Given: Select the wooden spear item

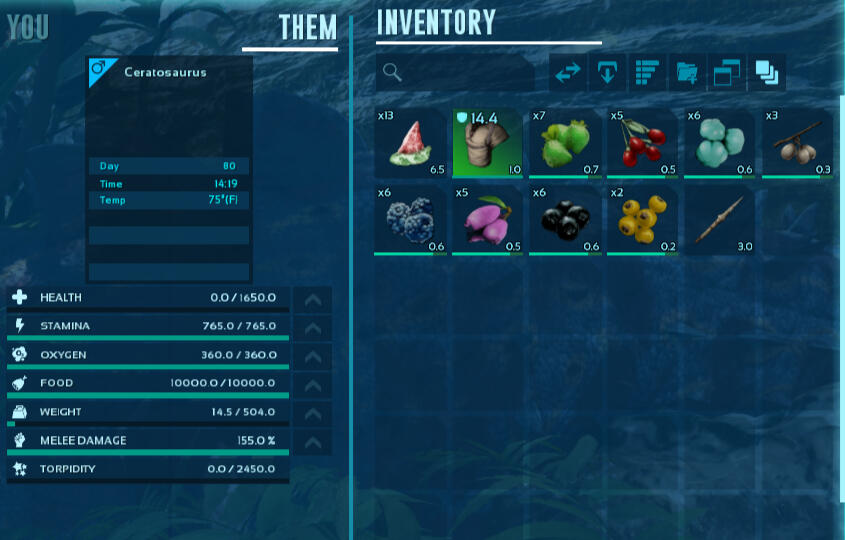Looking at the screenshot, I should tap(720, 219).
